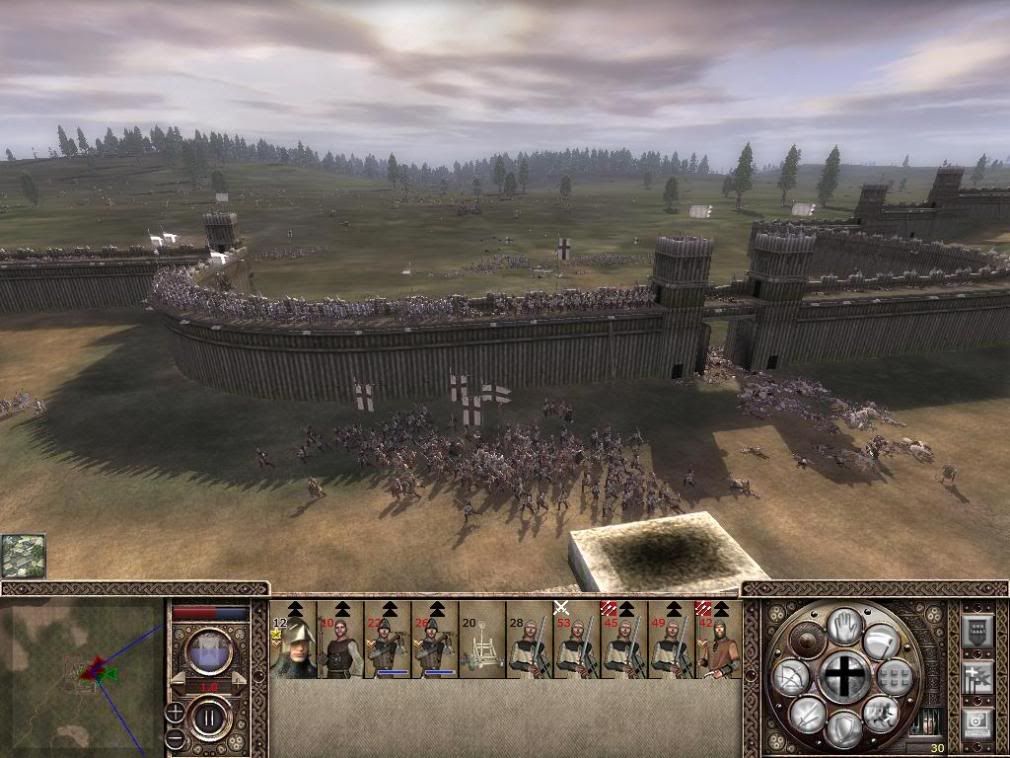Viewport: 1010px width, 758px height.
Task: Open the terrain overview map icon
Action: (x=22, y=556)
